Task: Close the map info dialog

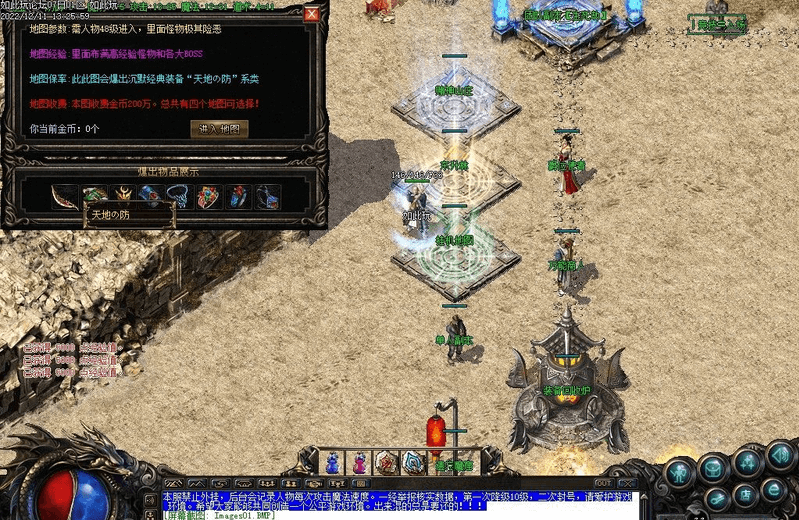Action: pos(311,15)
